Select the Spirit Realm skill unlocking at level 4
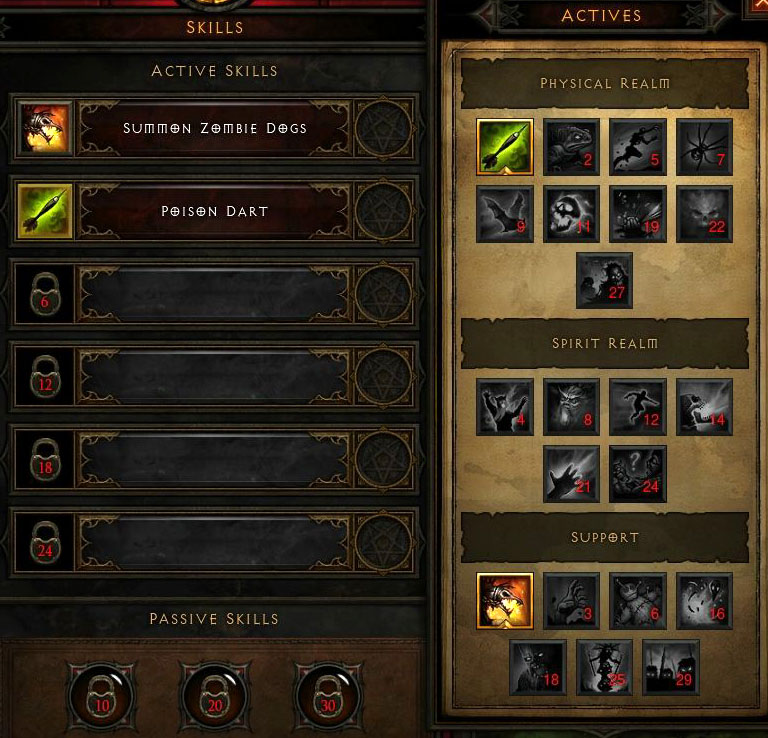The height and width of the screenshot is (738, 768). [505, 407]
